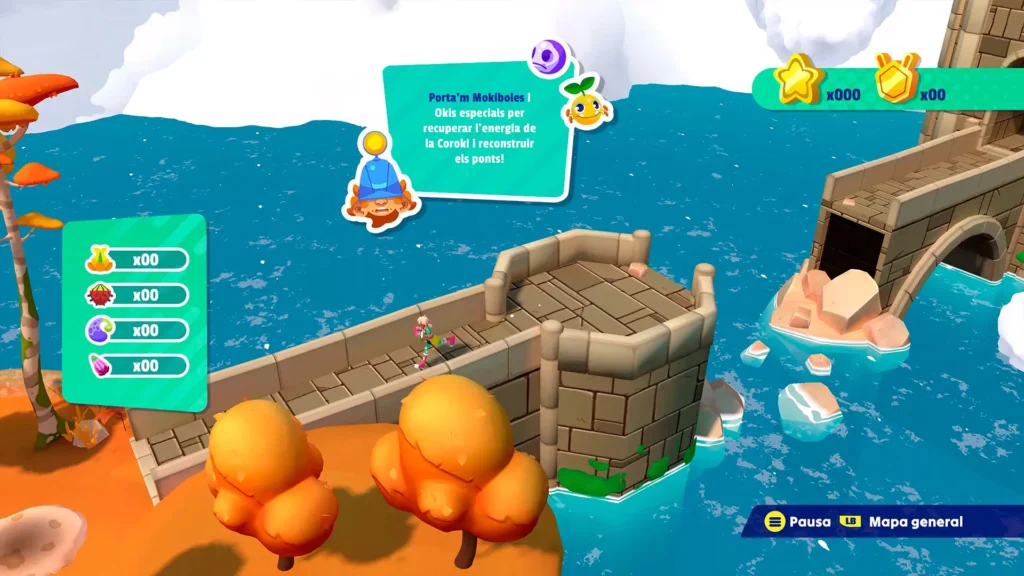Click the yellow fruit tracker icon
This screenshot has height=576, width=1024.
coord(100,260)
